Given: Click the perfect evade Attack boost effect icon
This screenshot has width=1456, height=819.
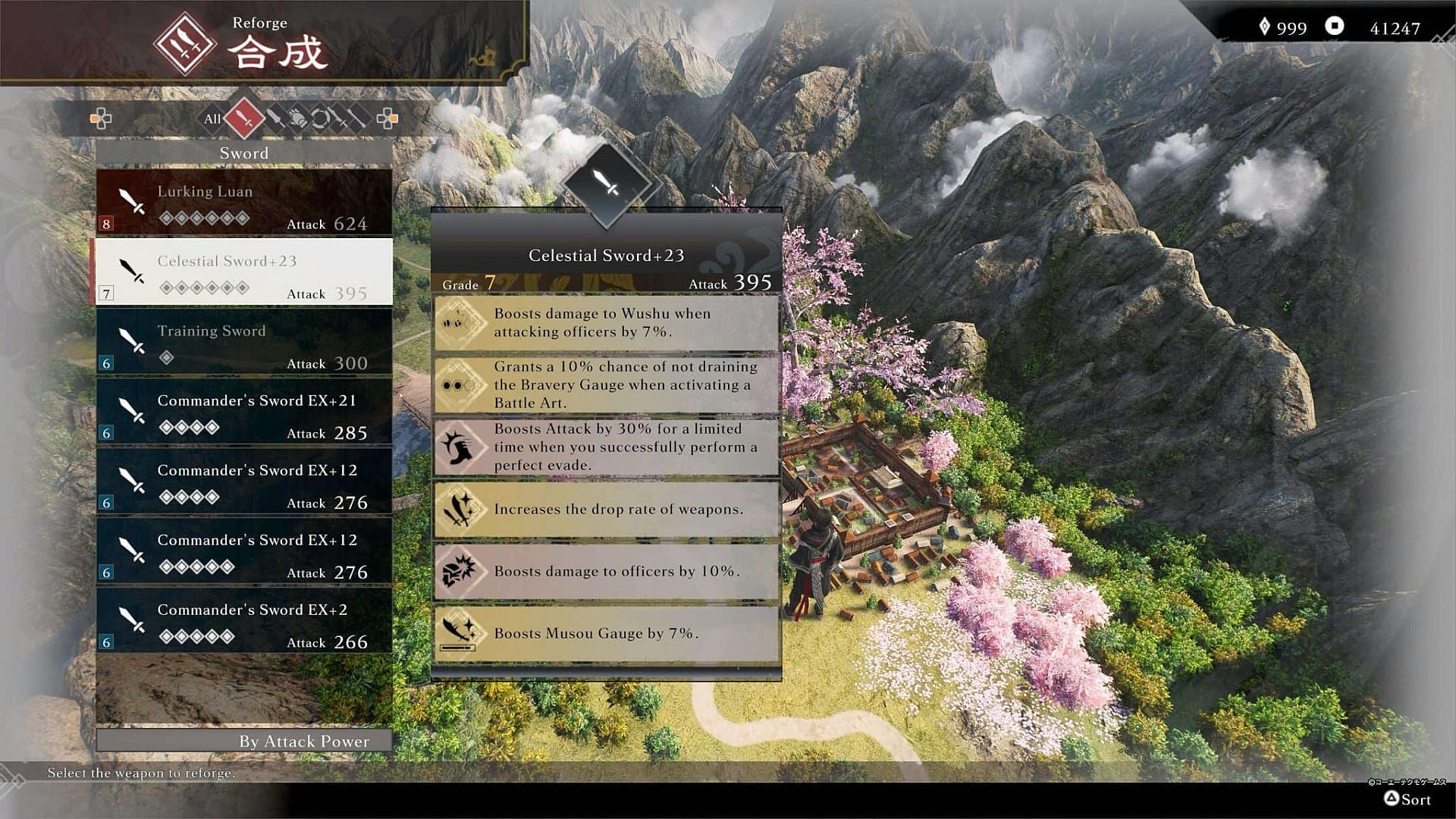Looking at the screenshot, I should 459,447.
